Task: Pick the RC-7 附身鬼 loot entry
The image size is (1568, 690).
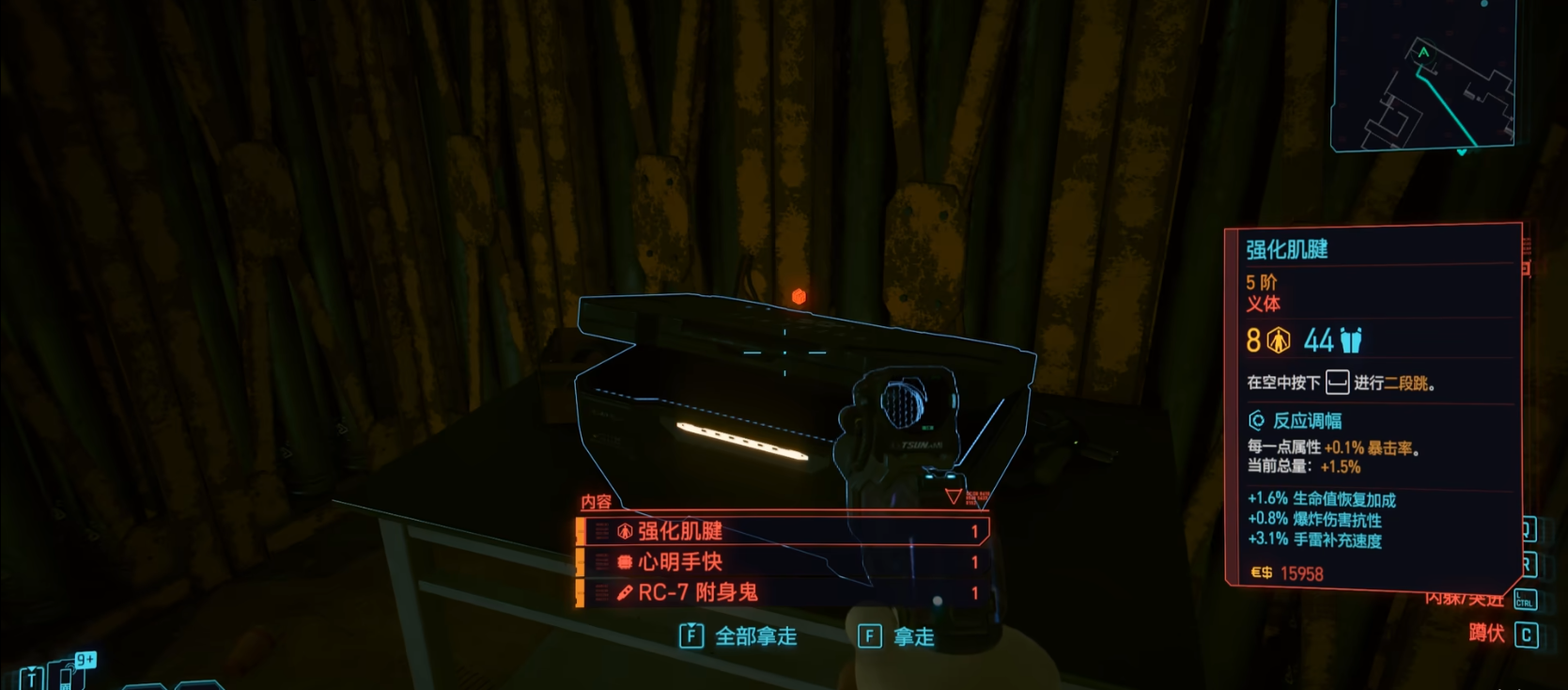Action: click(782, 592)
